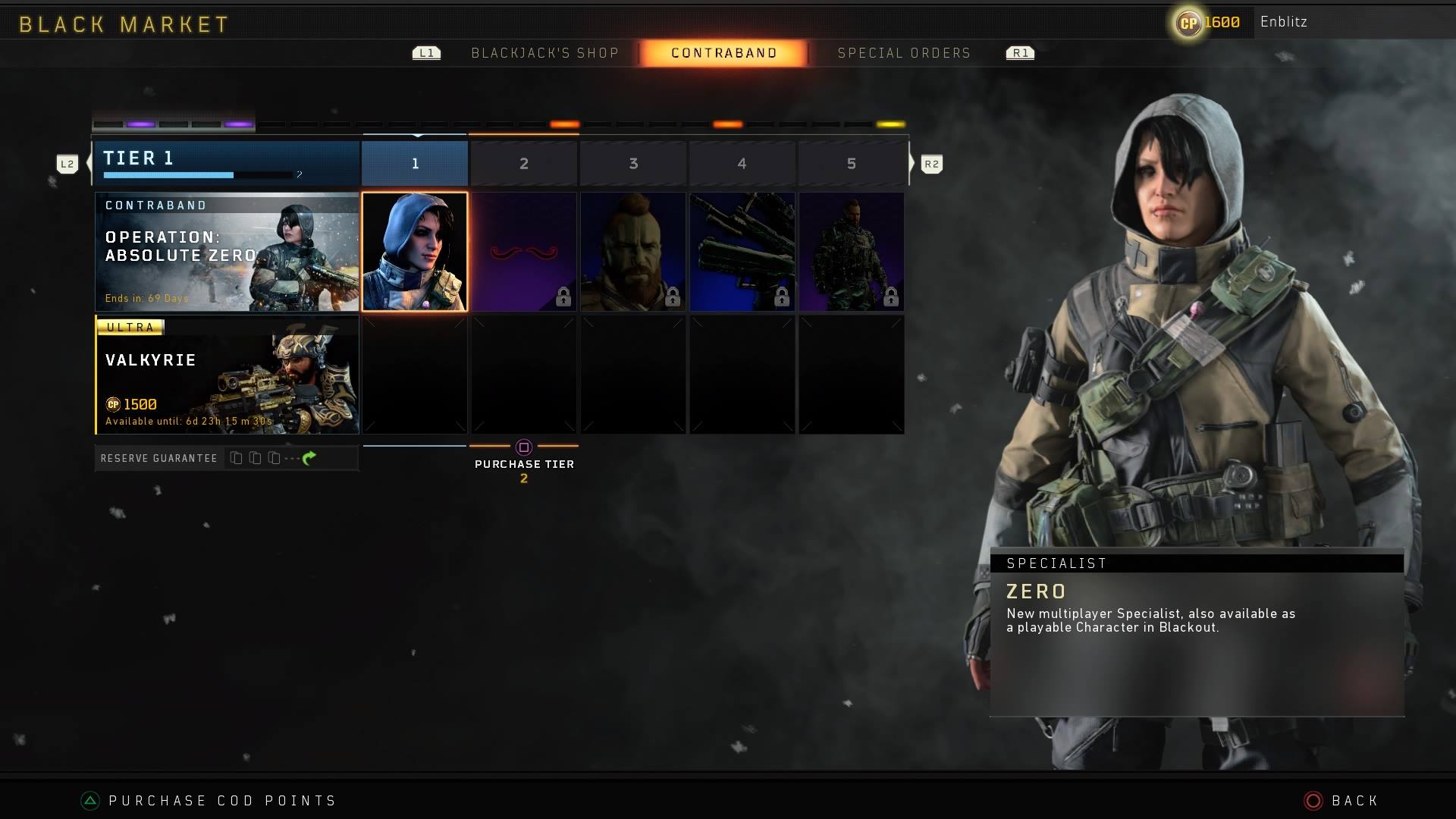Open the Operation: Absolute Zero banner
The width and height of the screenshot is (1456, 819).
click(227, 251)
